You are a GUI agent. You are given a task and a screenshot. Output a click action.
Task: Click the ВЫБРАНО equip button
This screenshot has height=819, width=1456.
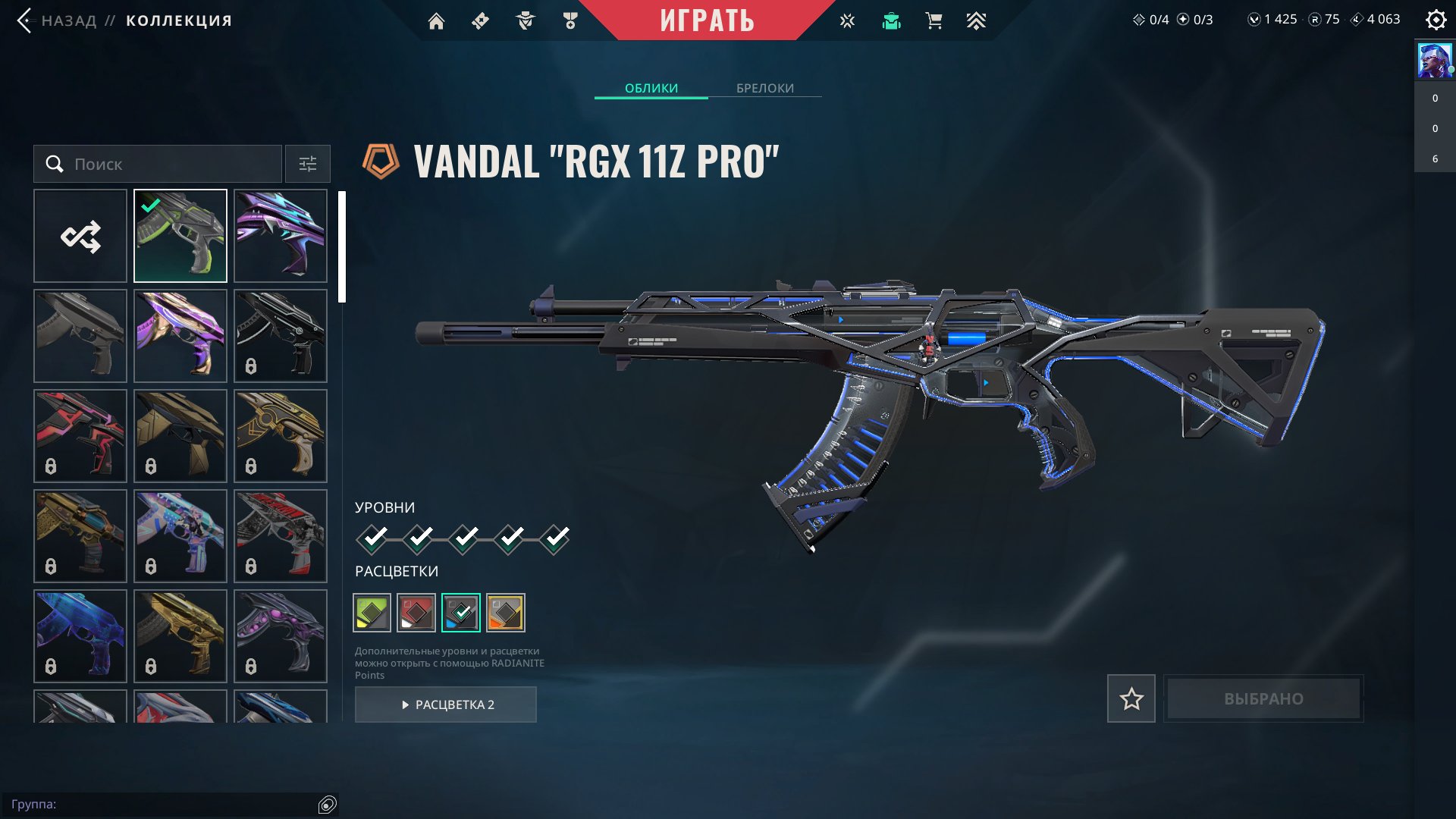click(1263, 698)
